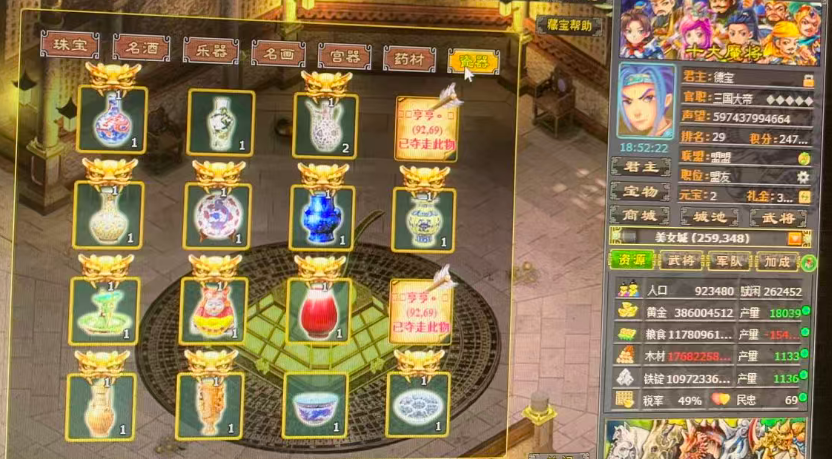
Task: Choose the blue and white bowl slot
Action: click(x=315, y=405)
